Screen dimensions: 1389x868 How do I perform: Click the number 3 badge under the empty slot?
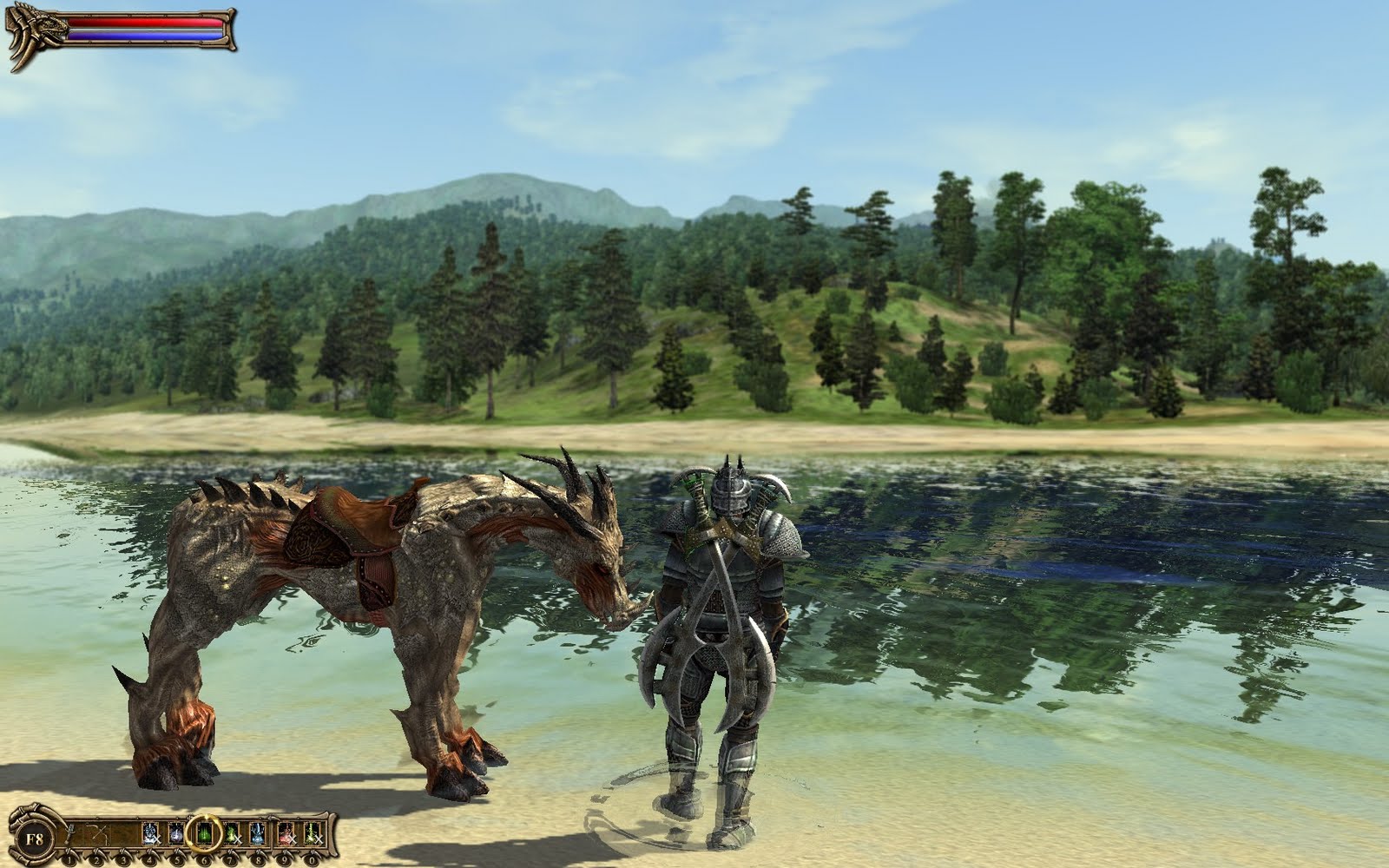point(123,858)
